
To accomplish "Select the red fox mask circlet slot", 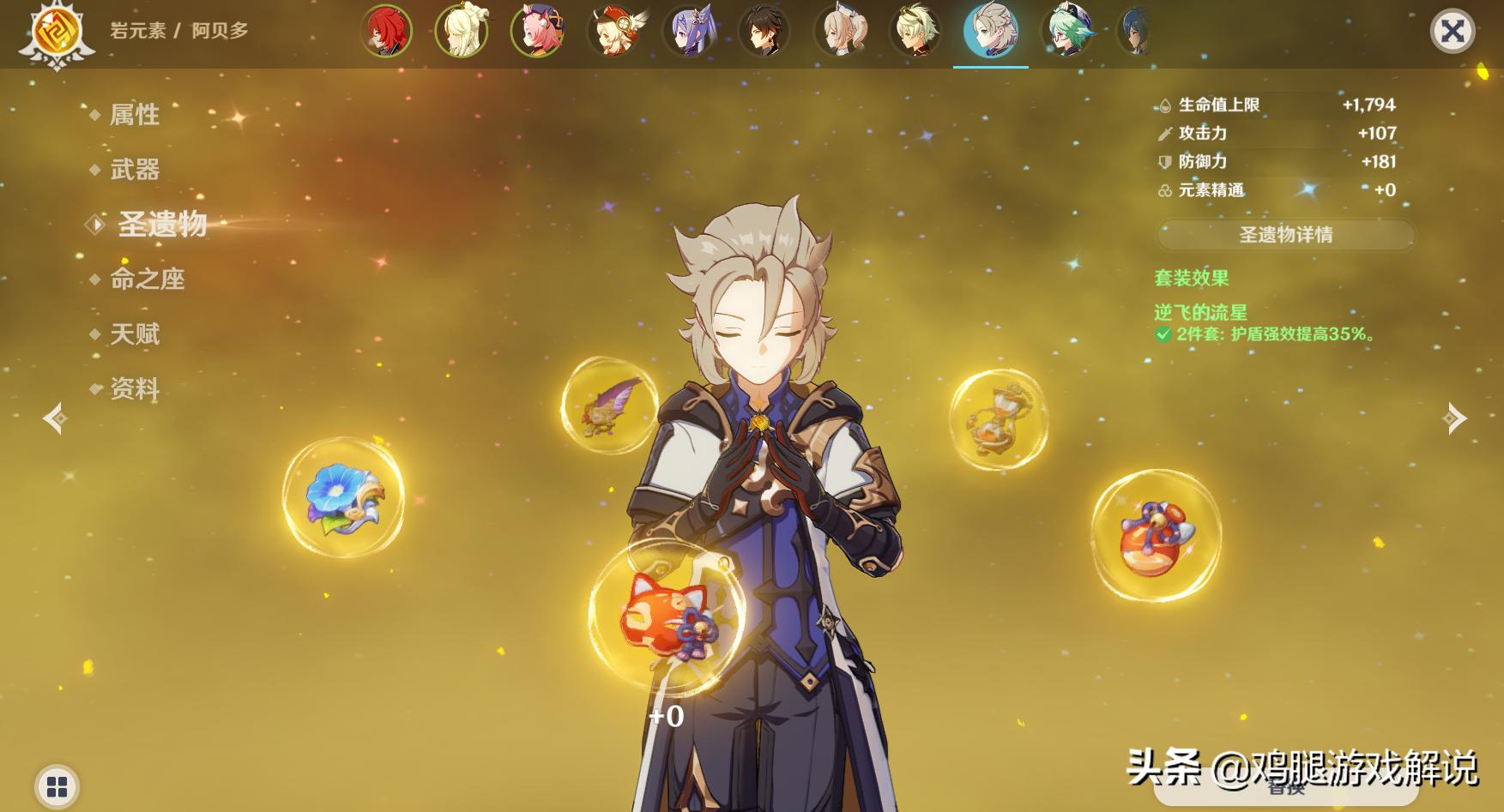I will coord(667,617).
